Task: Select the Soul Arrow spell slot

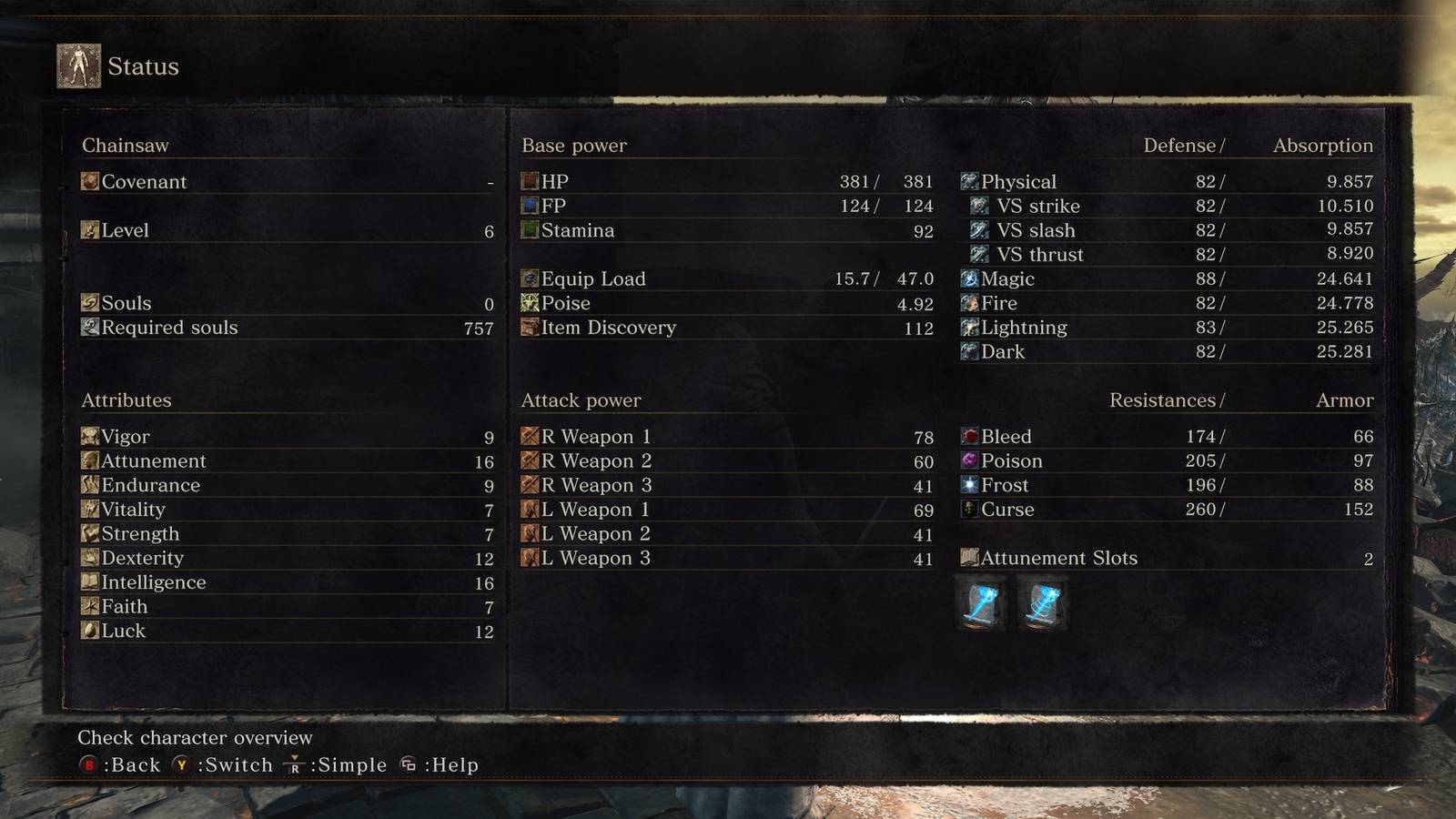Action: 982,605
